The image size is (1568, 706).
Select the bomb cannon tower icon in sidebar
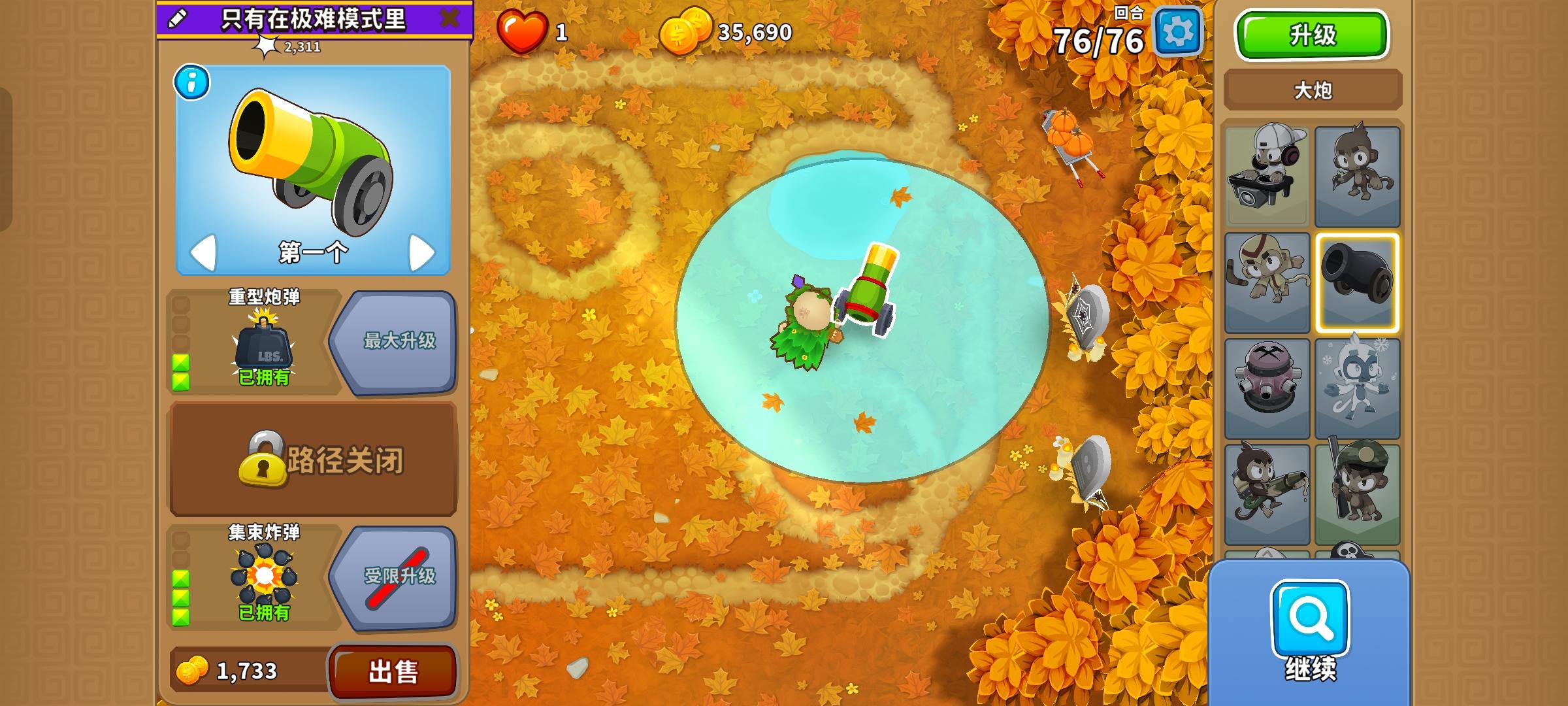[x=1359, y=284]
